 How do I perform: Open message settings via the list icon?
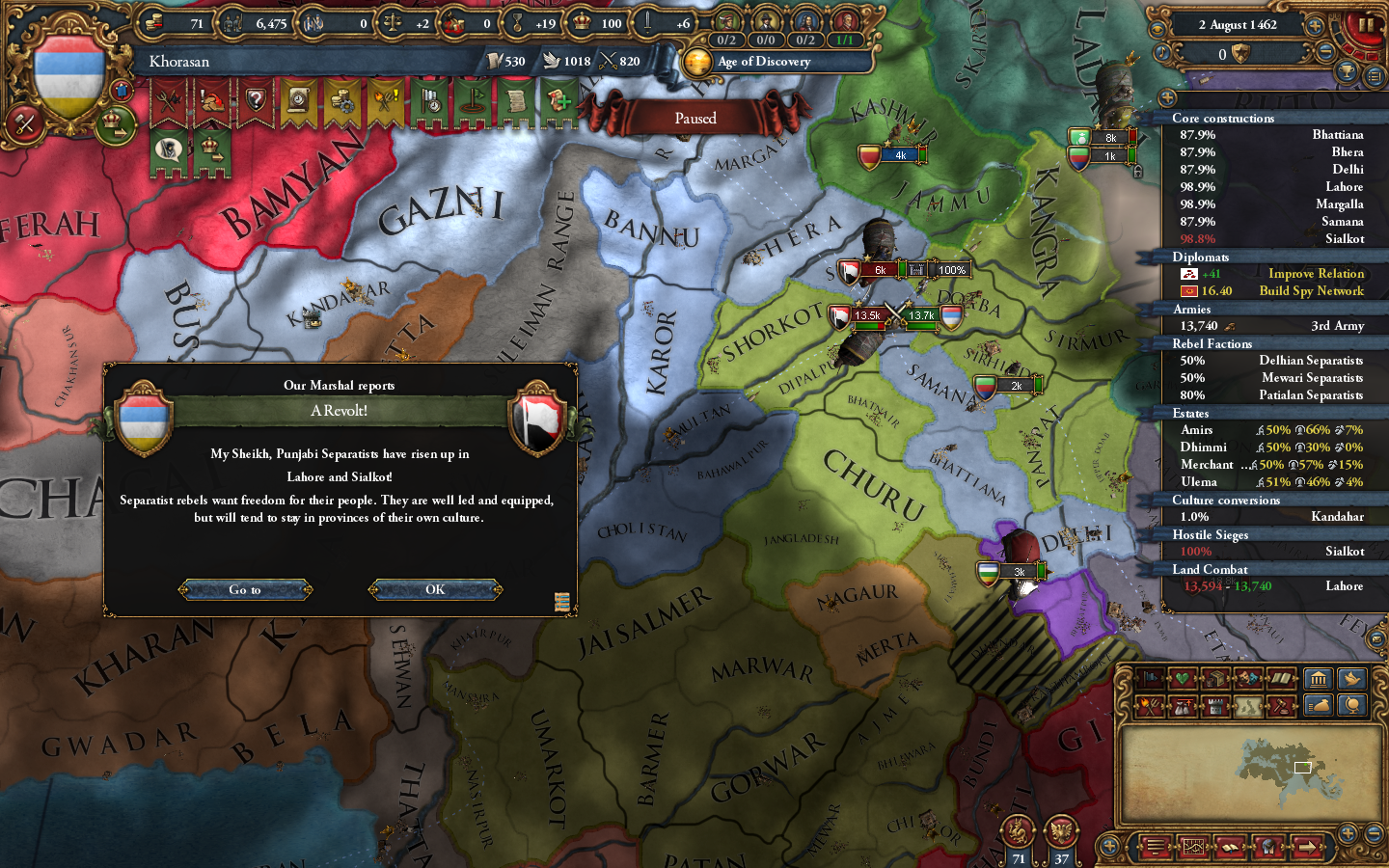point(1374,76)
